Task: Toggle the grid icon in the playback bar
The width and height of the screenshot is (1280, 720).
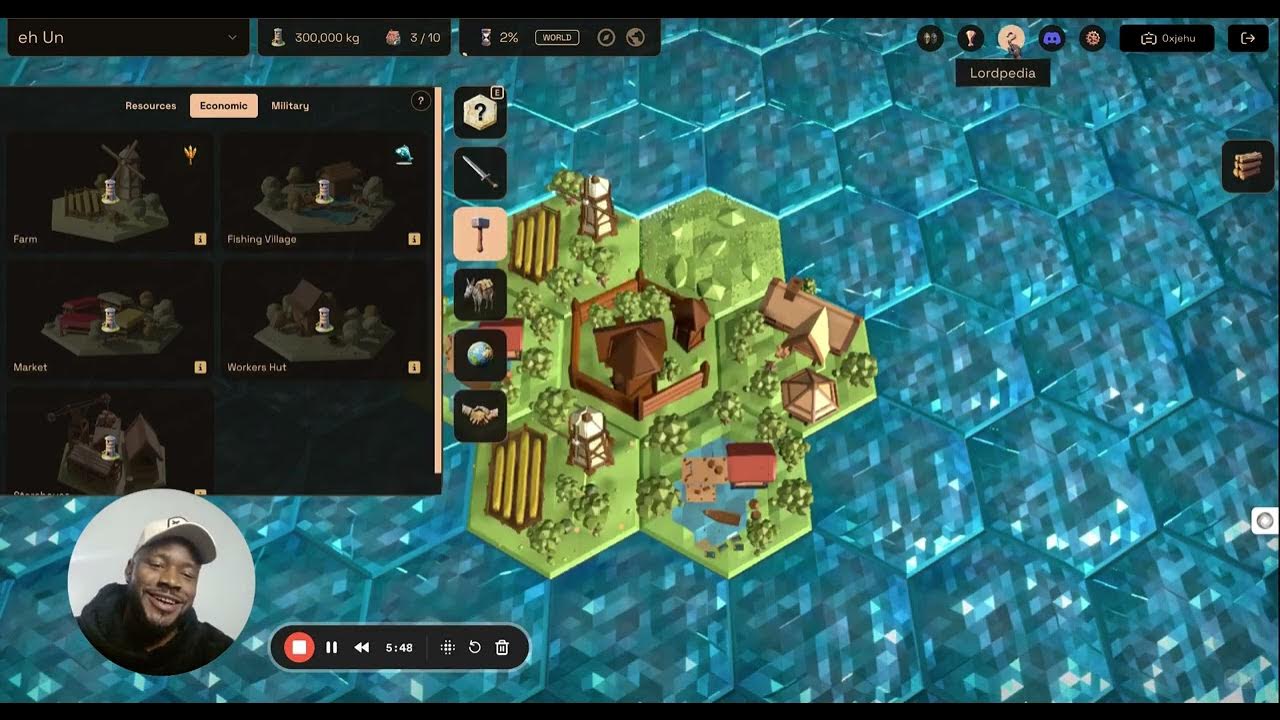Action: (447, 647)
